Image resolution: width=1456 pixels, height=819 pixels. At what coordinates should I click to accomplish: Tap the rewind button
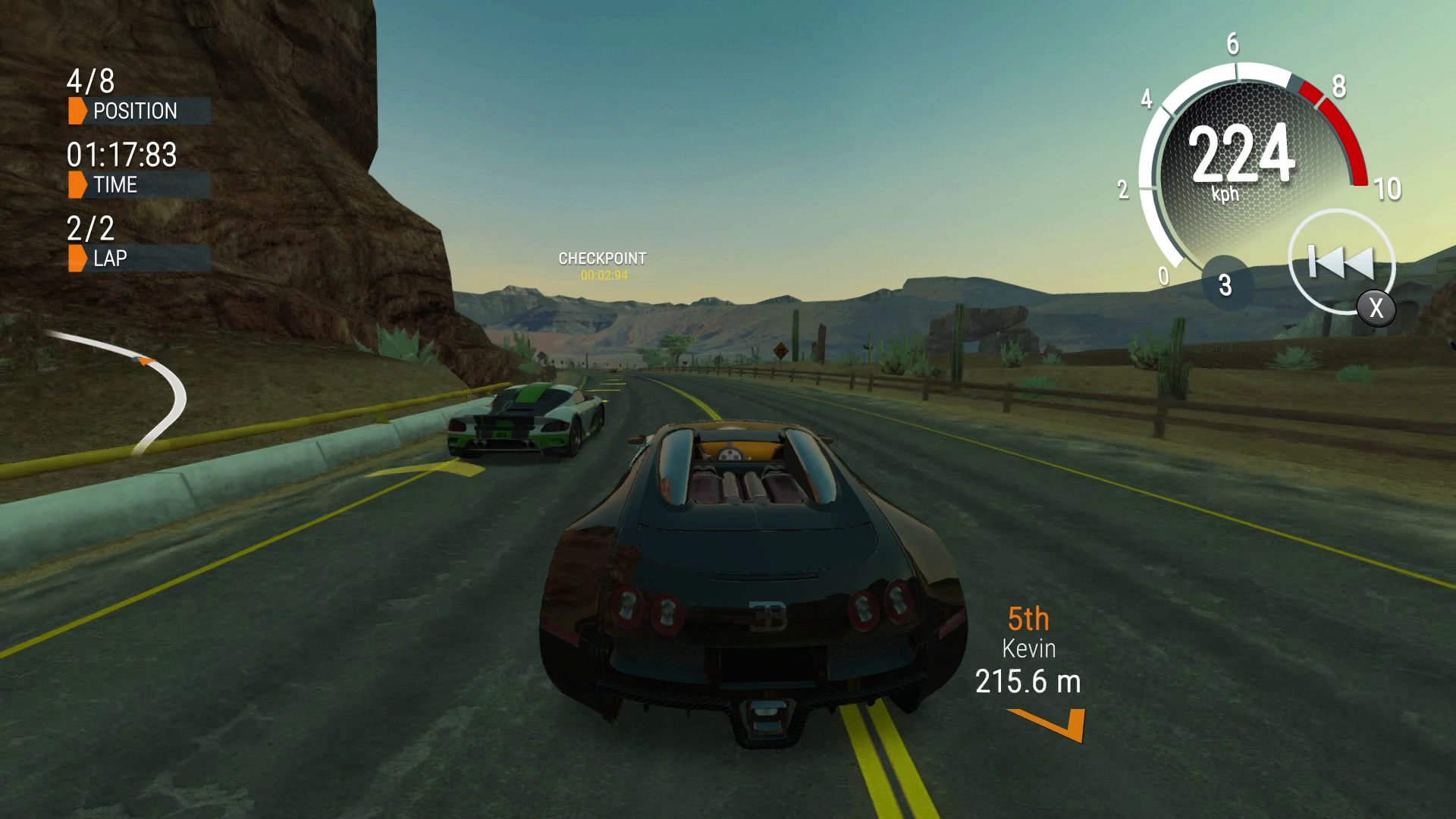[1341, 263]
